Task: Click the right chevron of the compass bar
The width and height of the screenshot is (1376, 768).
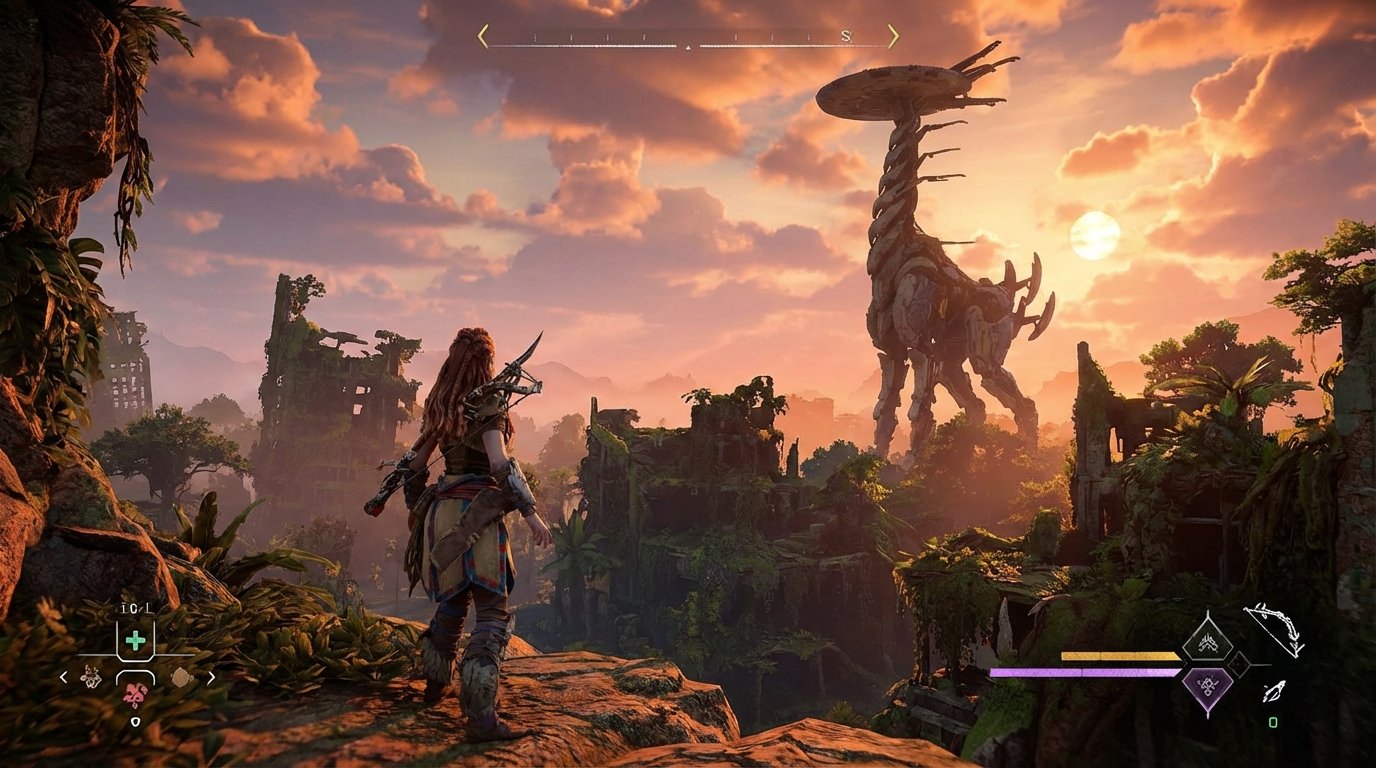Action: [x=894, y=35]
